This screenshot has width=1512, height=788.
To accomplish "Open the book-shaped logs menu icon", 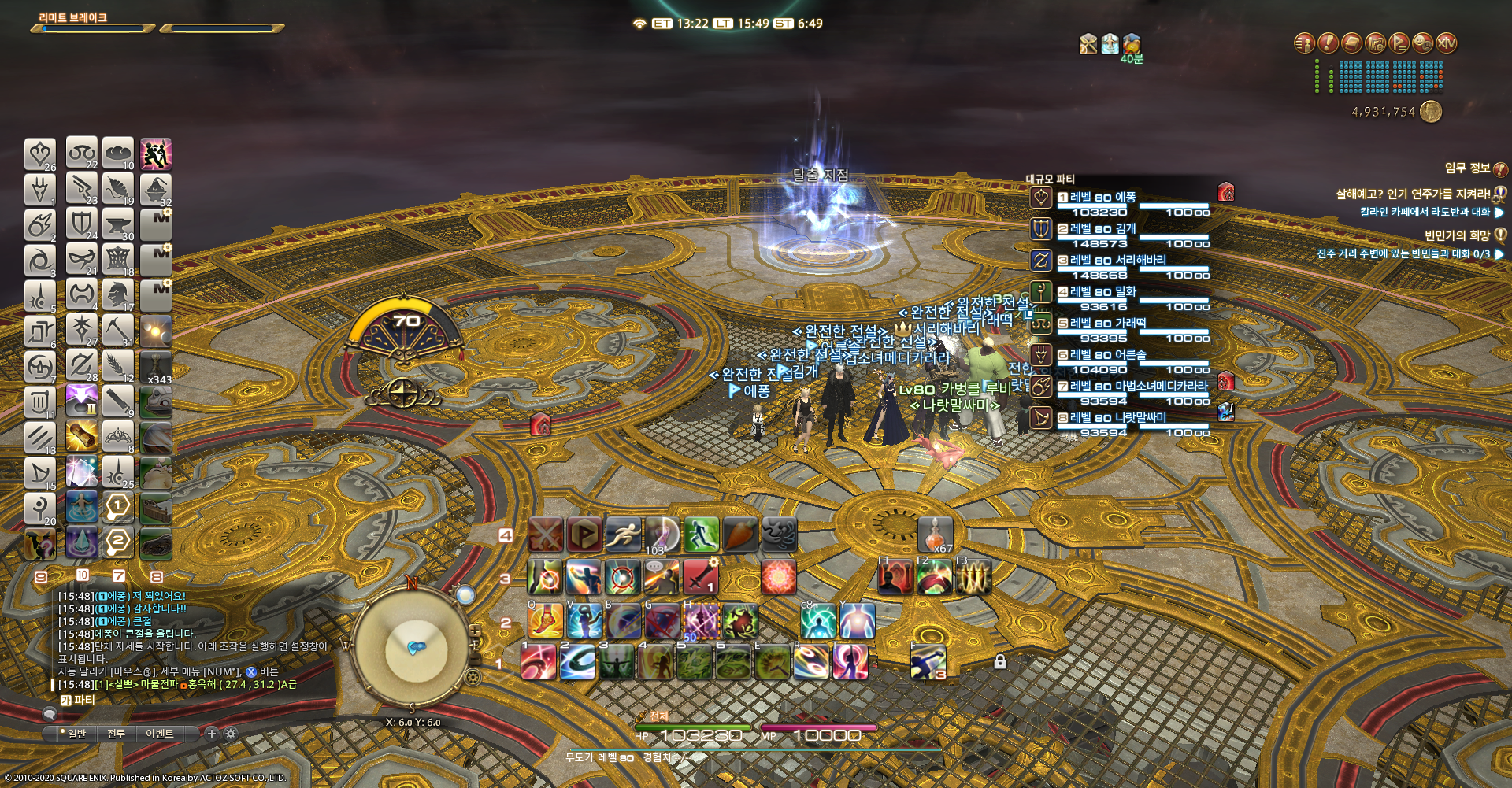I will (x=1352, y=43).
